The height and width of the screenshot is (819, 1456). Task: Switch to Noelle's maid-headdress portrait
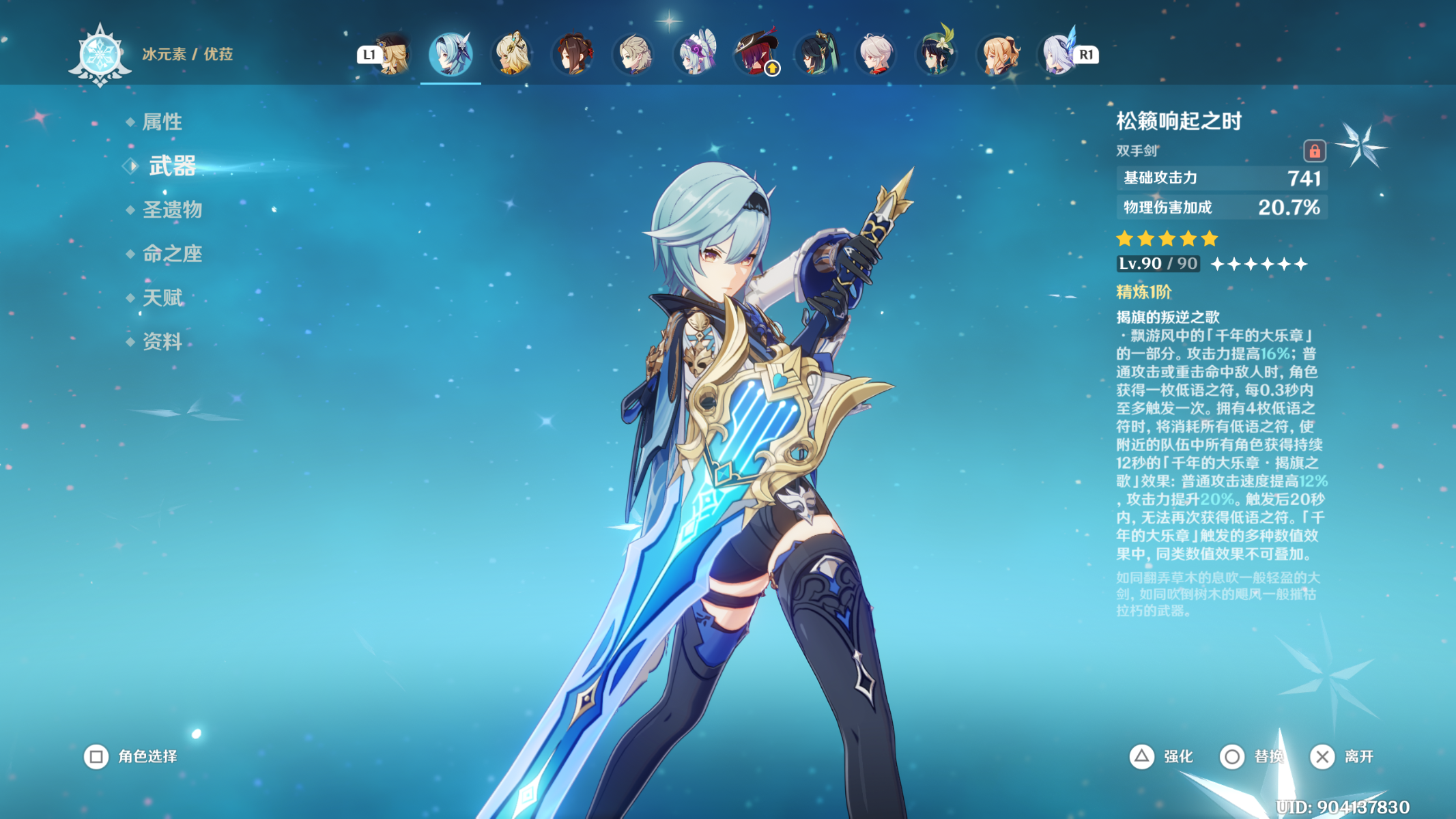pyautogui.click(x=696, y=54)
